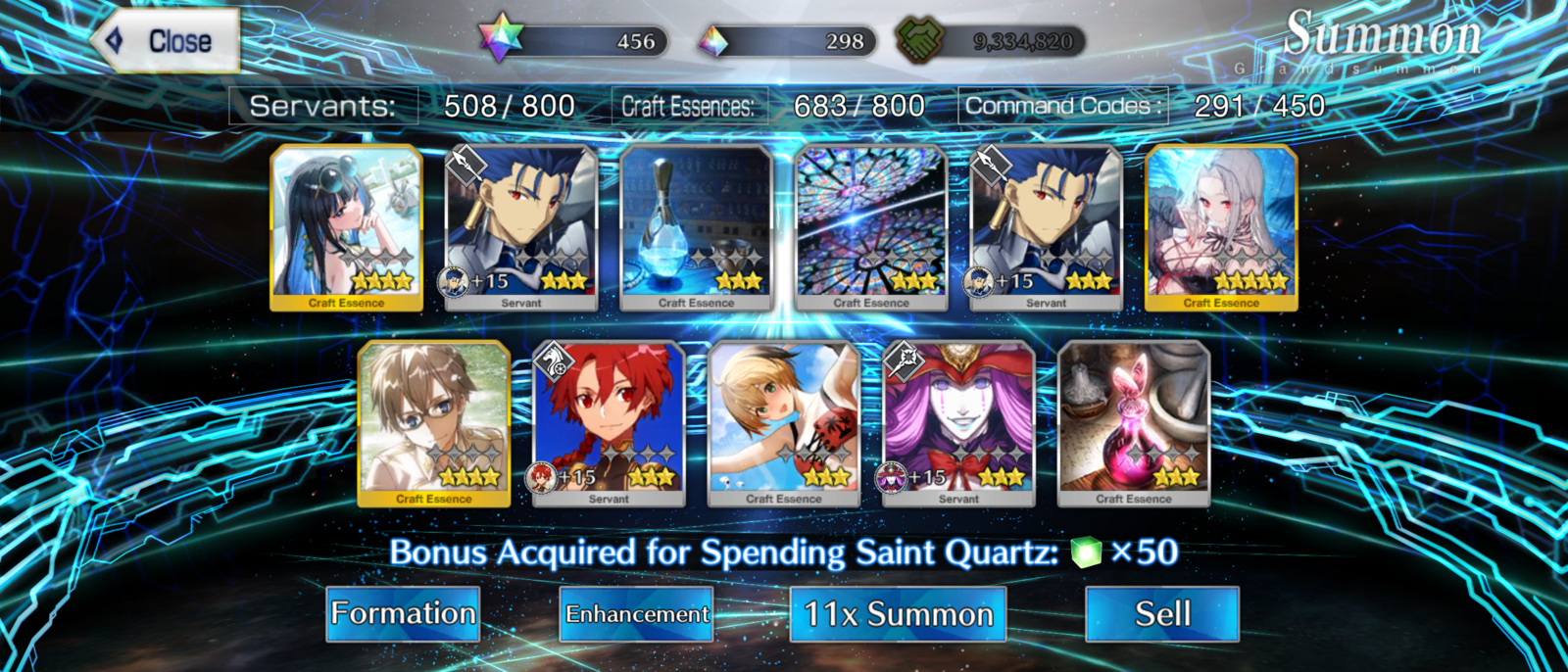Go to the Enhancement screen
The height and width of the screenshot is (672, 1568).
(637, 614)
